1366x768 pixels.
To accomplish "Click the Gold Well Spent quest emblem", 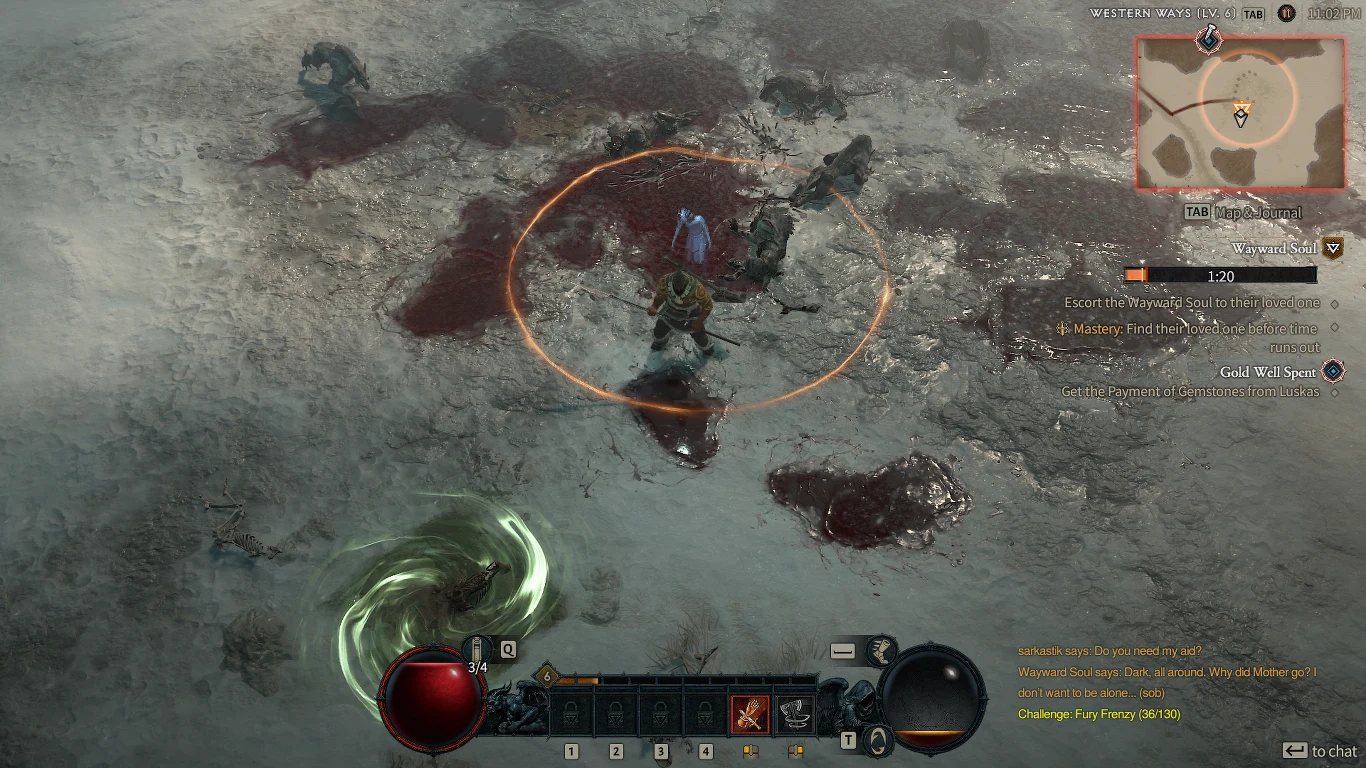I will tap(1332, 370).
